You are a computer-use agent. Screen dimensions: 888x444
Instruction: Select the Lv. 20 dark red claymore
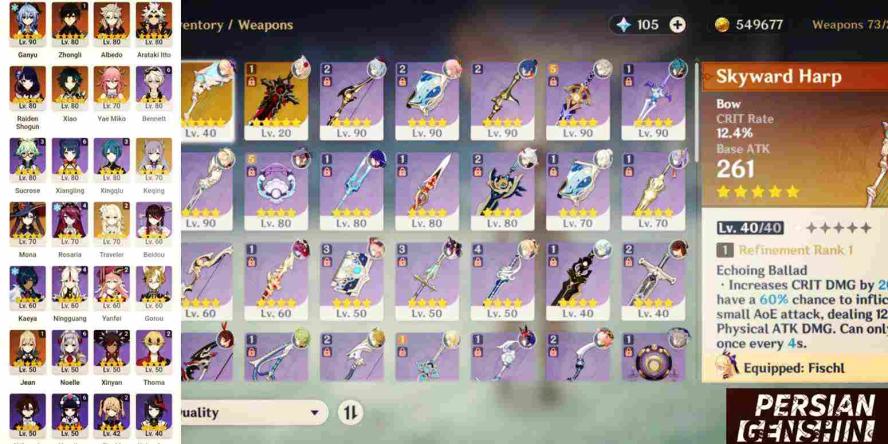click(x=277, y=101)
